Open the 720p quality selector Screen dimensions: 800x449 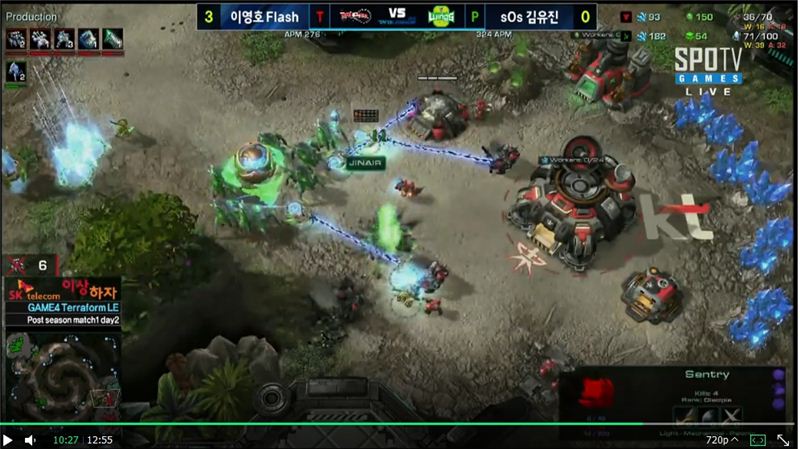(x=721, y=439)
